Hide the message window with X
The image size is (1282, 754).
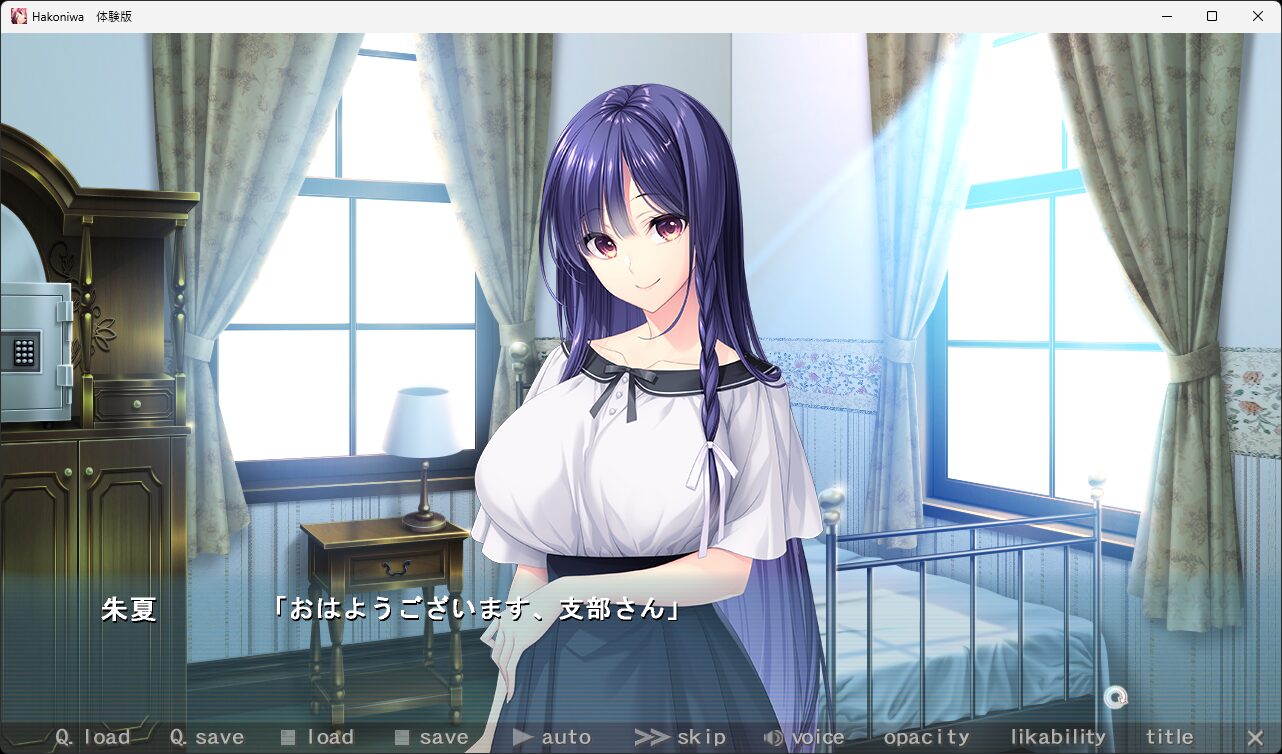tap(1255, 737)
